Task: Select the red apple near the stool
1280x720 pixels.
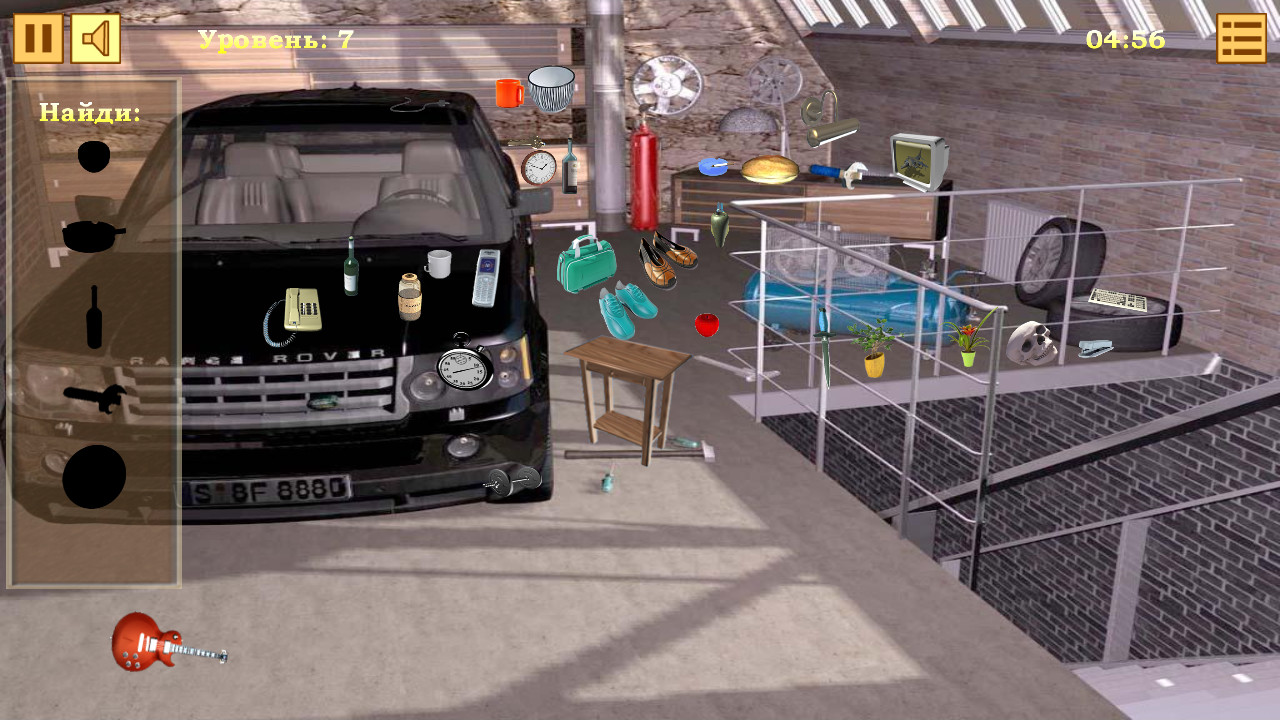Action: (x=706, y=322)
